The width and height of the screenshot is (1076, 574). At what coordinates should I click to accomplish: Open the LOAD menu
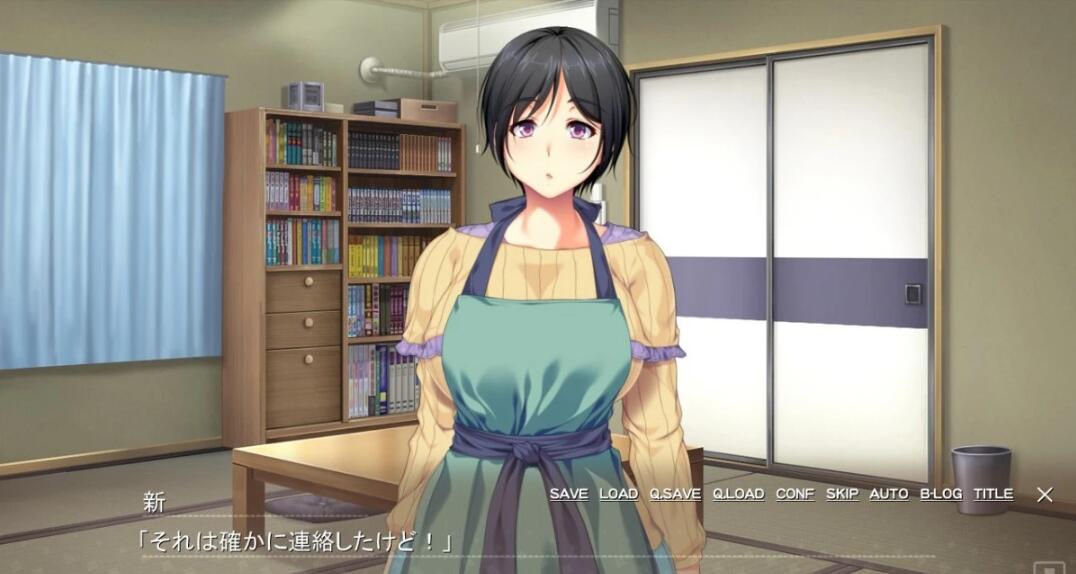coord(618,494)
